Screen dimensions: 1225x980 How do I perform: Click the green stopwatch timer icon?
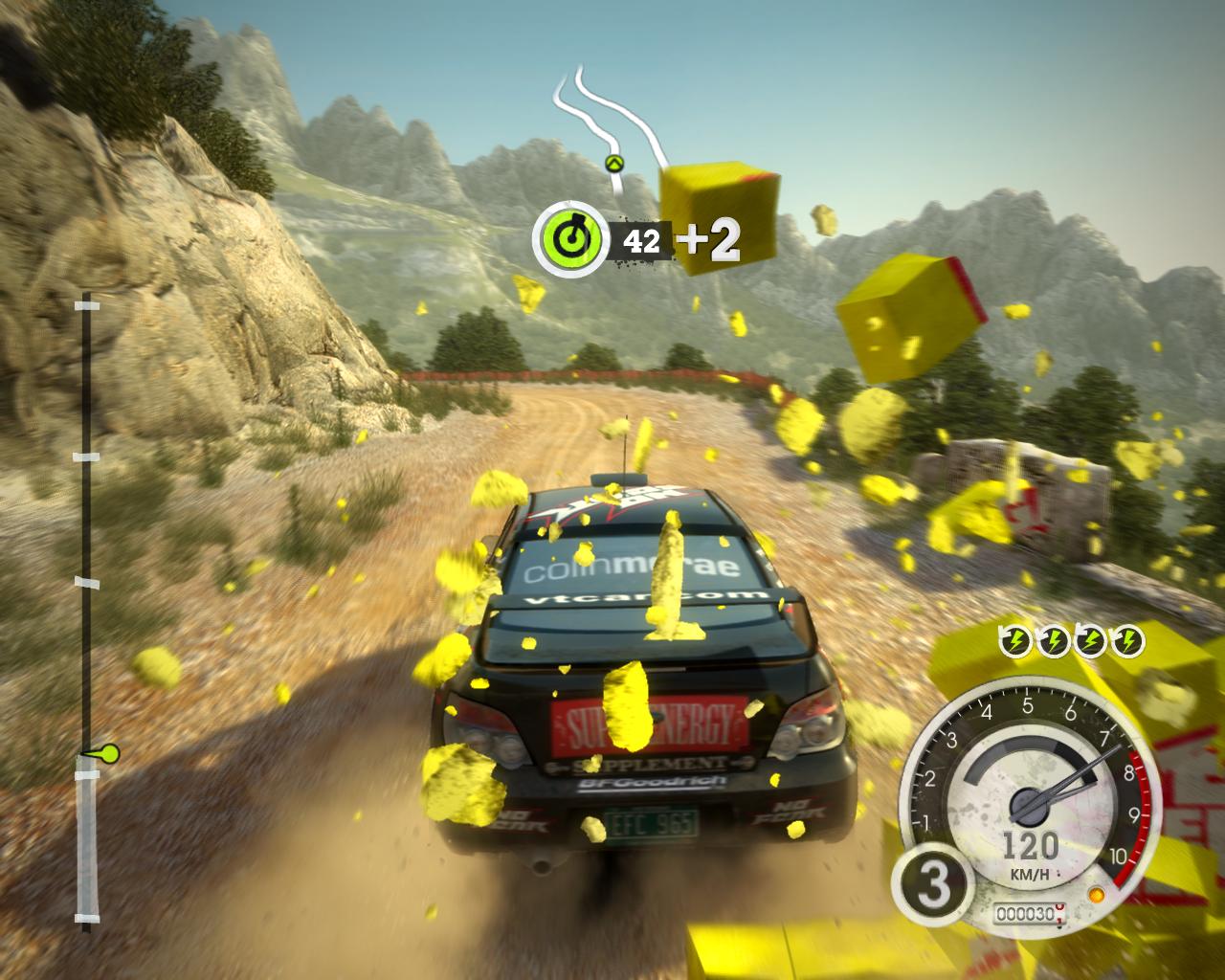pyautogui.click(x=571, y=237)
